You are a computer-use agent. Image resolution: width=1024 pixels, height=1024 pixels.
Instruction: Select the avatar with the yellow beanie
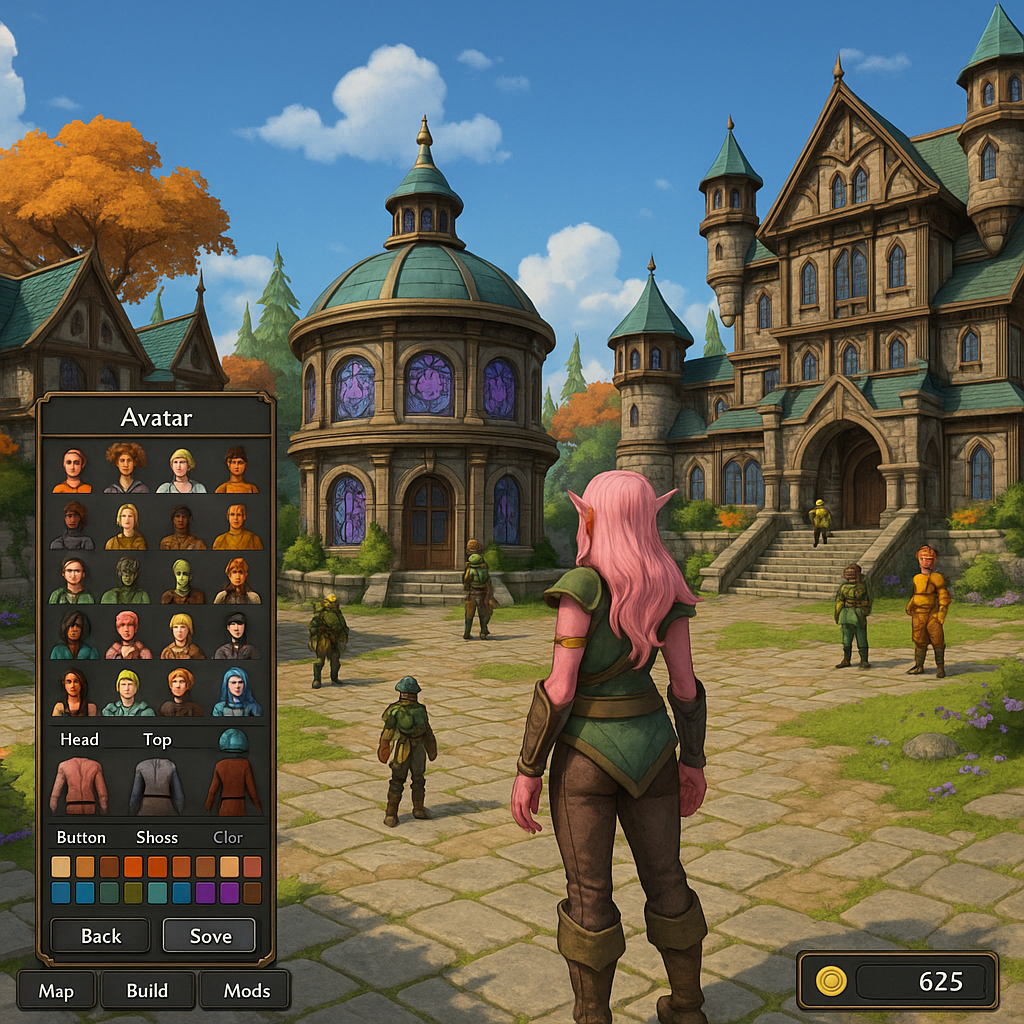point(128,692)
